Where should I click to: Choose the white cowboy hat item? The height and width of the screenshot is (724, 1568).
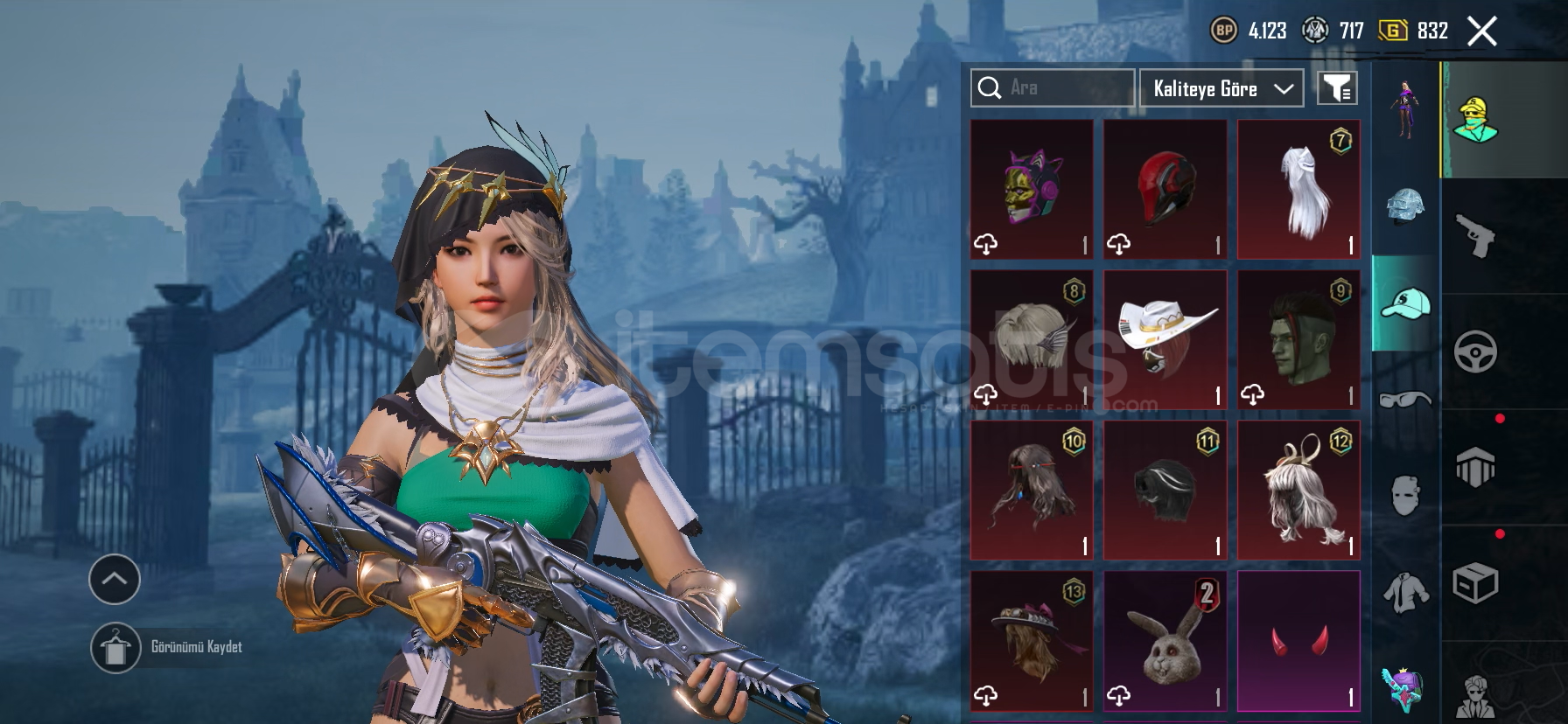1165,339
